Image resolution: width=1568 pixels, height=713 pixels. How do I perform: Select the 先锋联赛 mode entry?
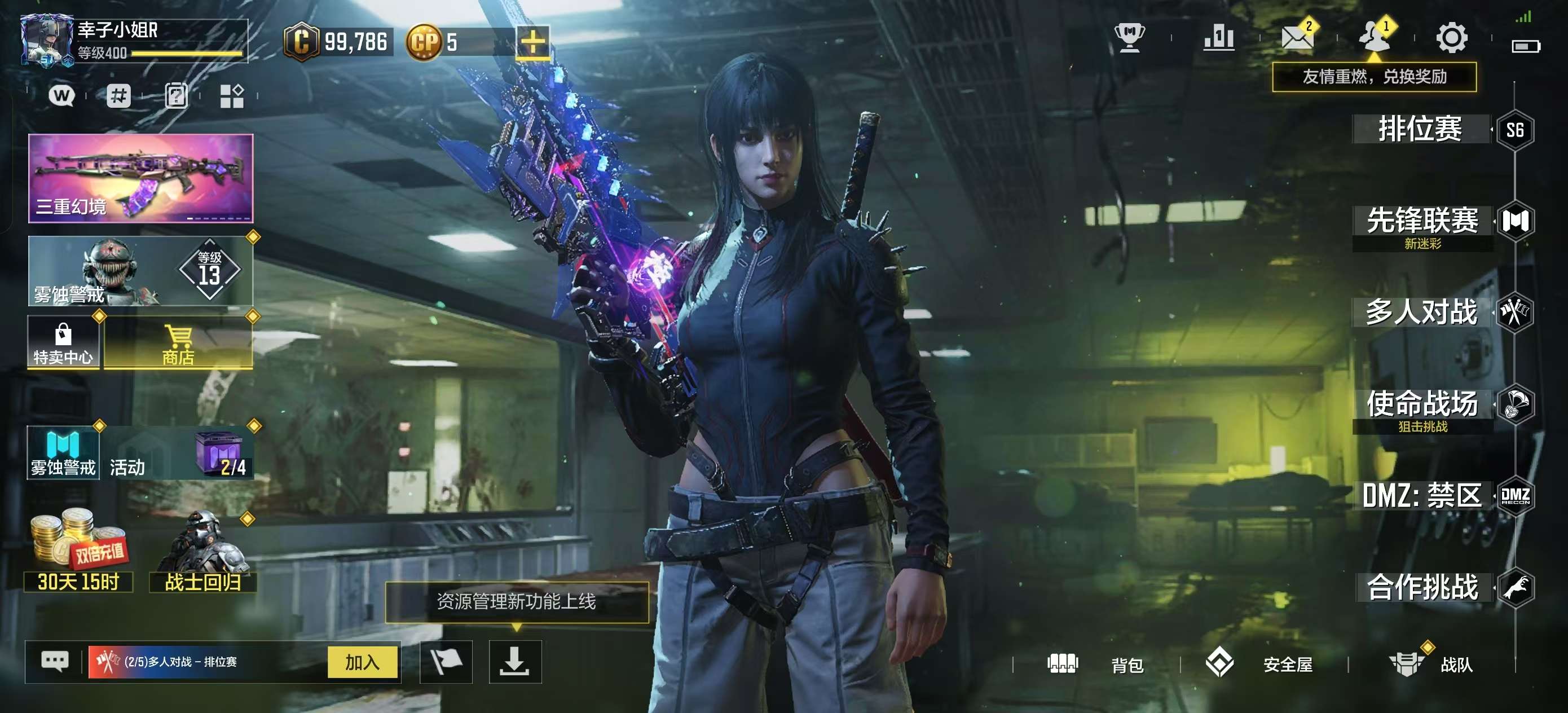(1422, 221)
